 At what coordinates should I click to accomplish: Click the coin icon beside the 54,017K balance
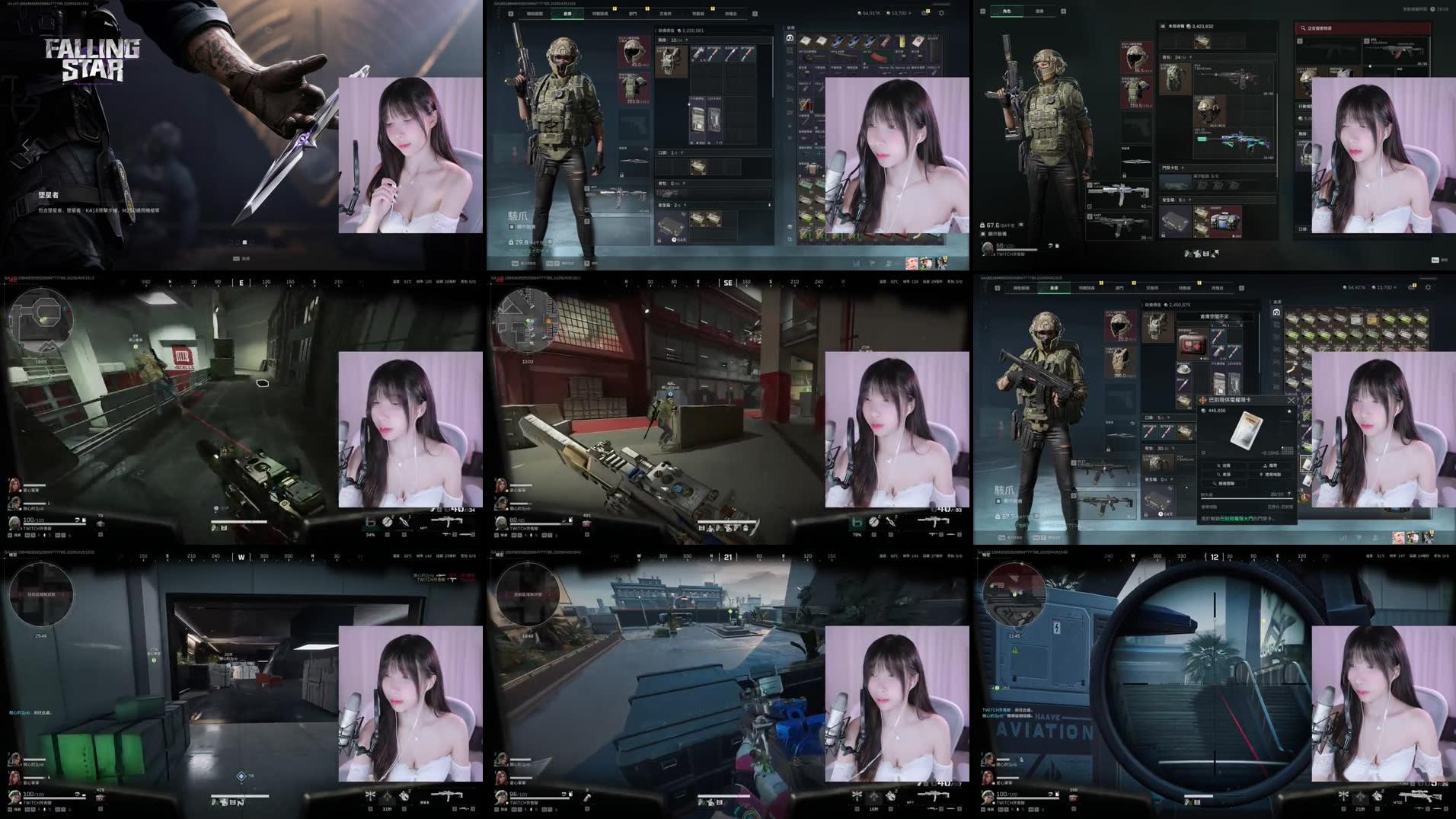coord(858,13)
